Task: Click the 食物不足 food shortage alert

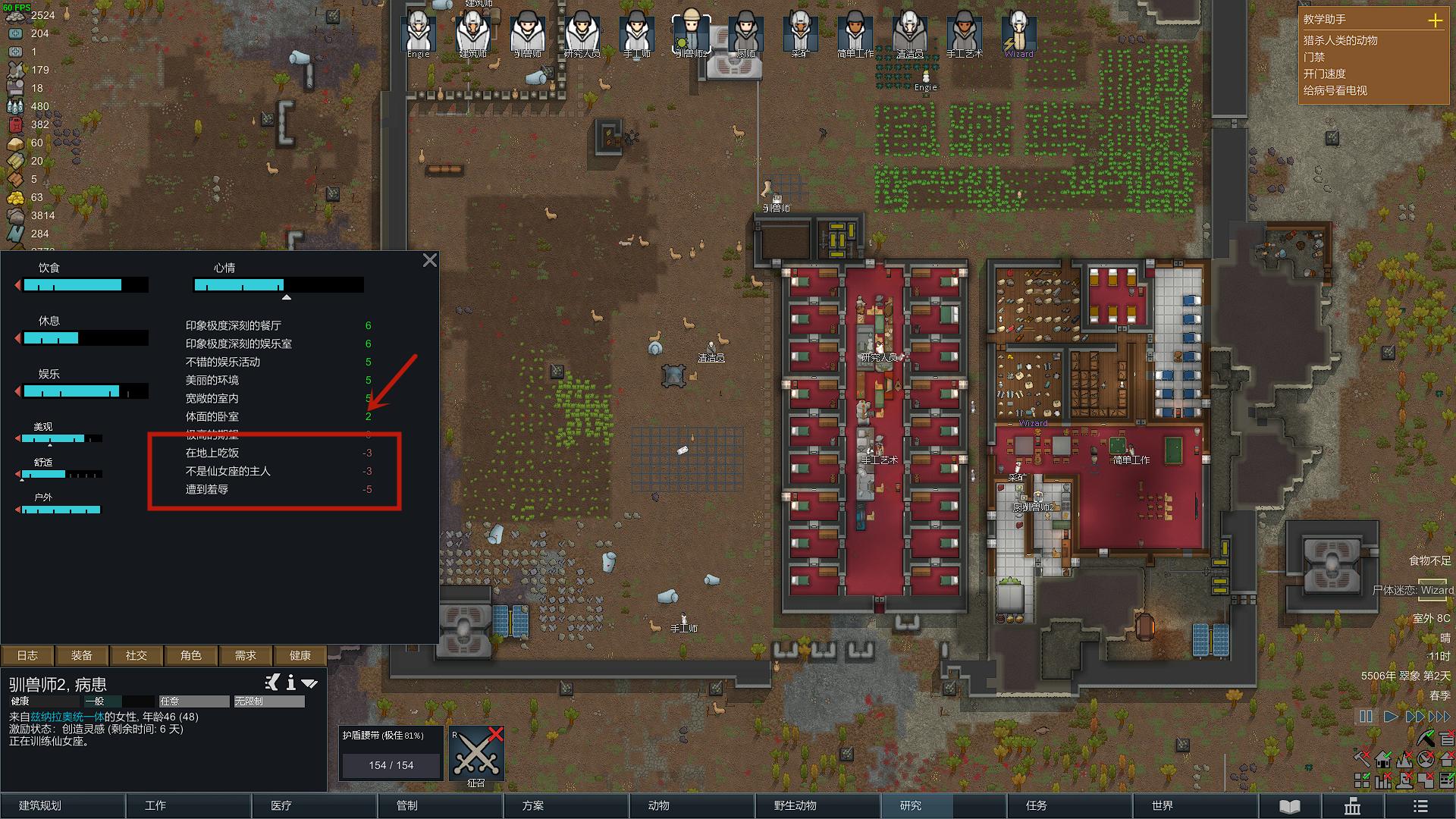Action: click(x=1429, y=561)
